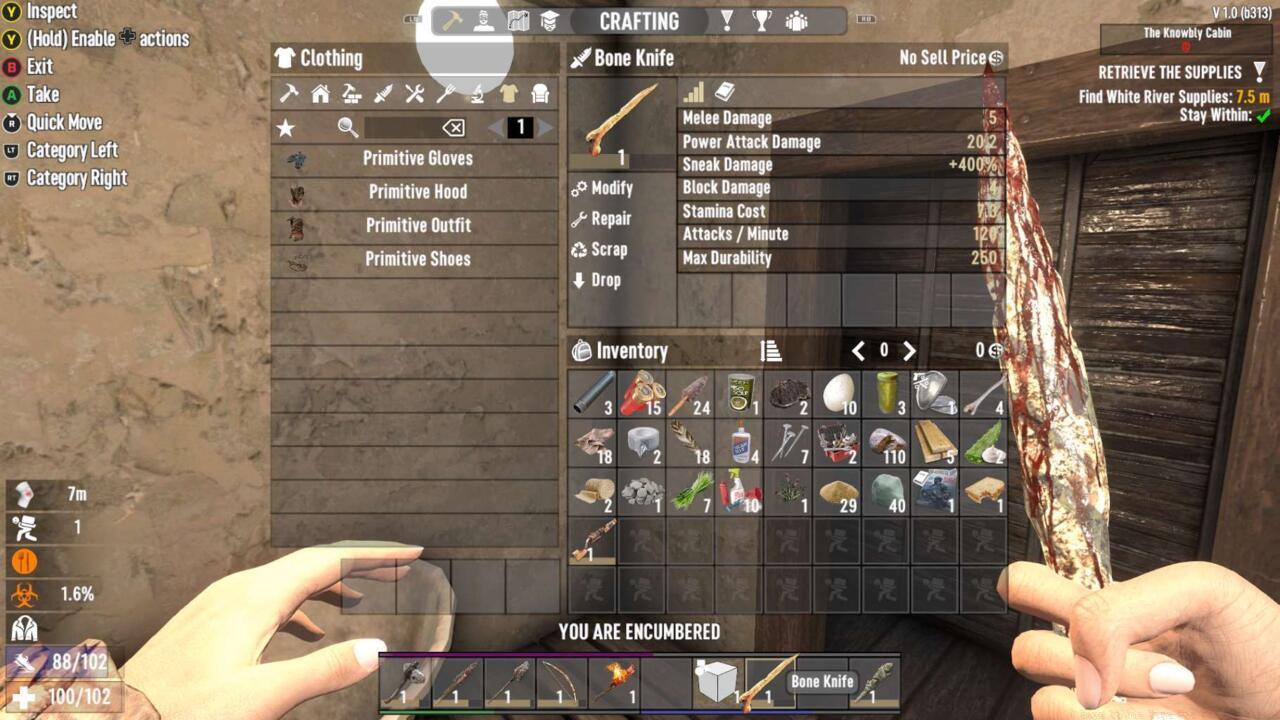Filter recipes by the house building category
The image size is (1280, 720).
coord(321,94)
